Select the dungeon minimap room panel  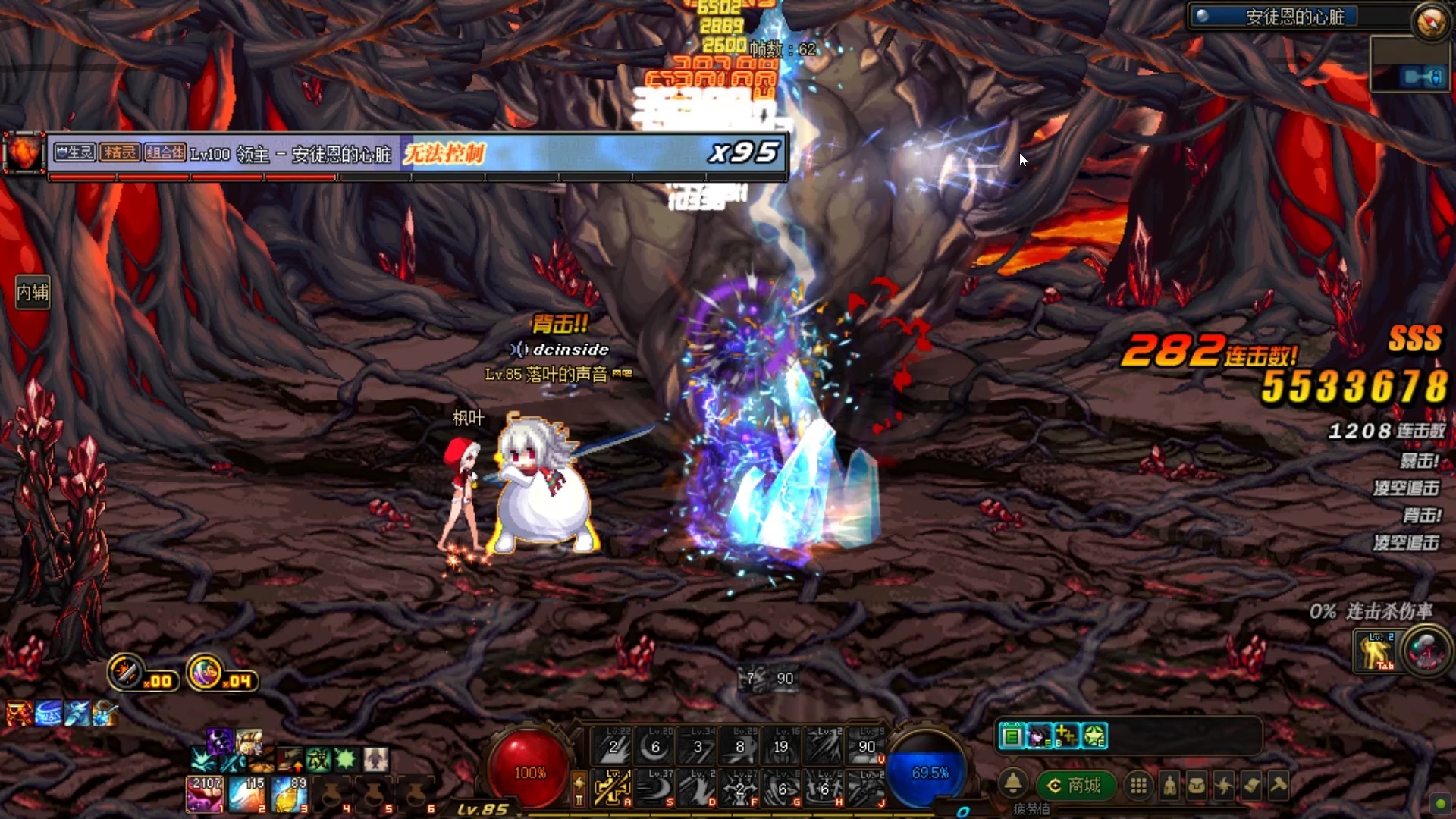coord(1409,64)
